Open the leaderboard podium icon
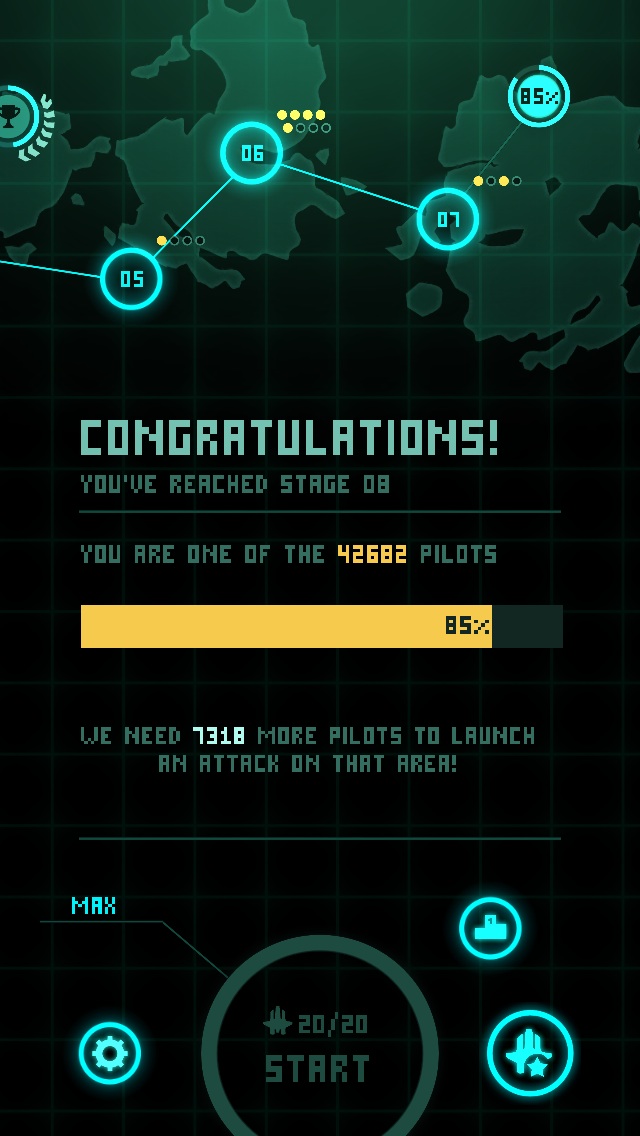The image size is (640, 1136). coord(490,928)
